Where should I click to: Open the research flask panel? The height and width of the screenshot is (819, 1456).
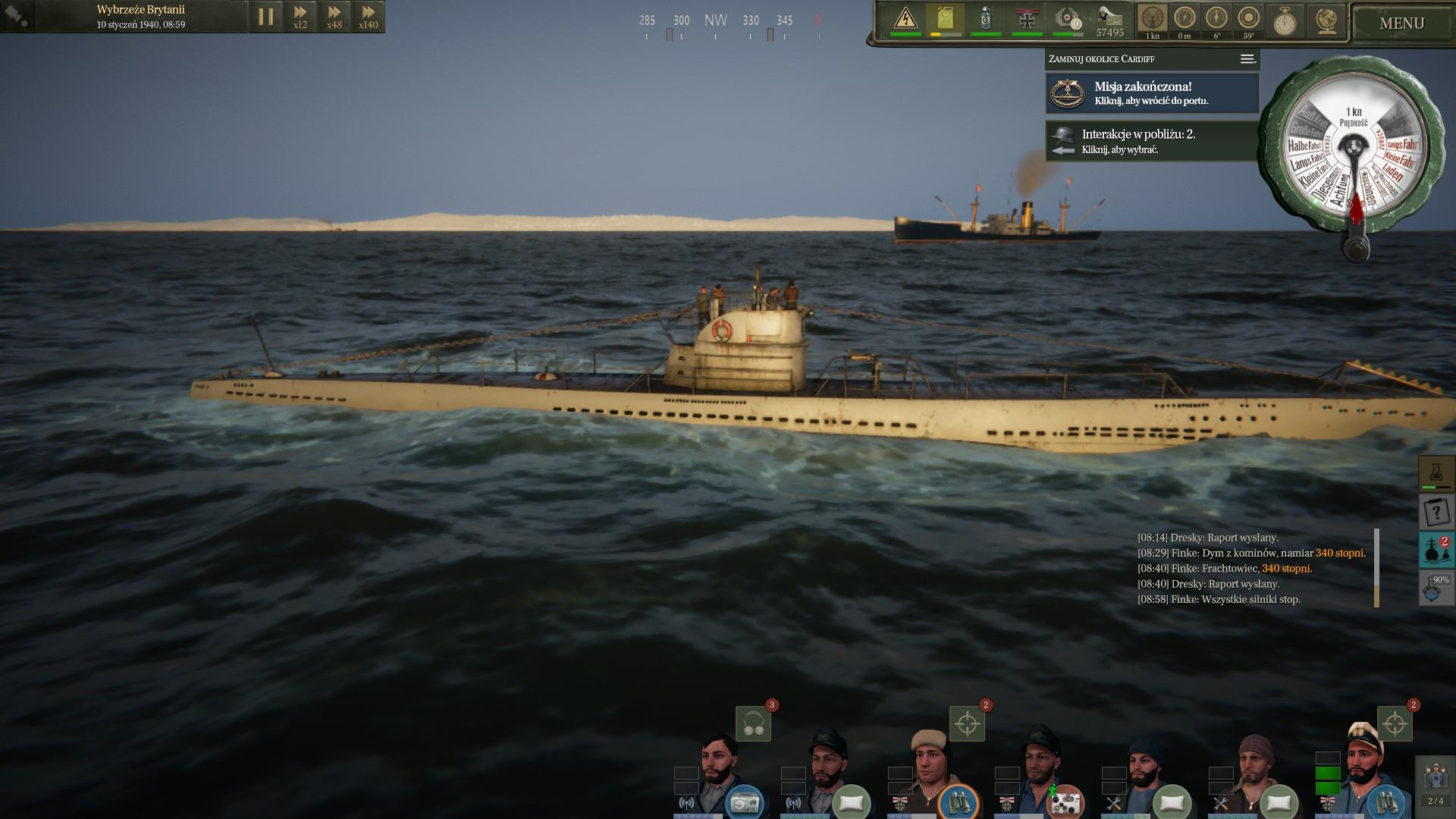[1436, 473]
